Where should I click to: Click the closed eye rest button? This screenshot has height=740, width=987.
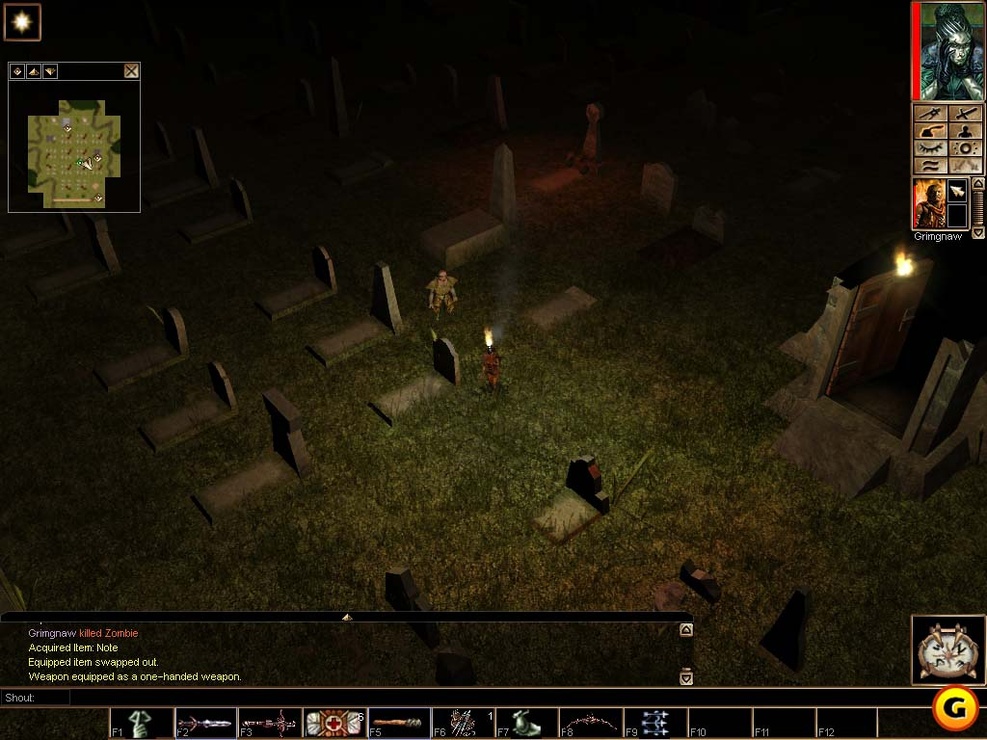[930, 148]
